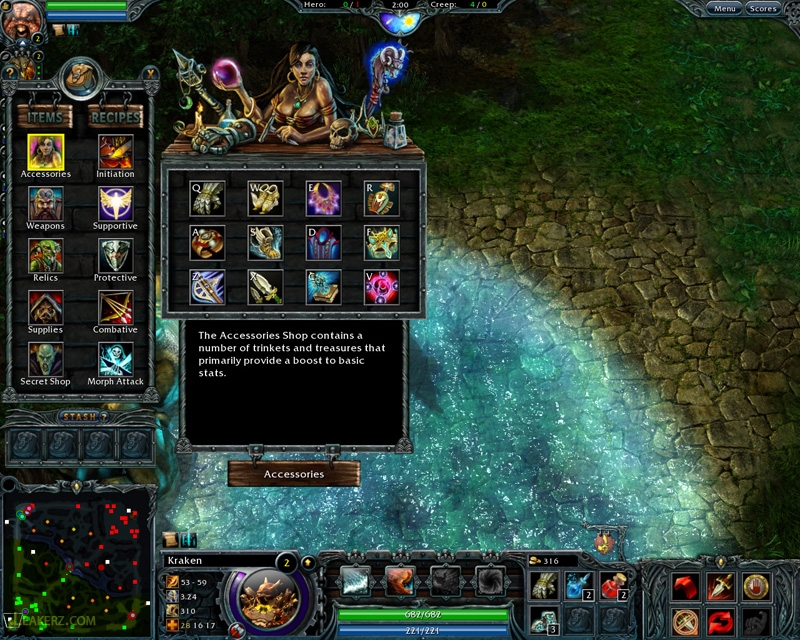Open the Menu button
Viewport: 800px width, 640px height.
point(725,9)
